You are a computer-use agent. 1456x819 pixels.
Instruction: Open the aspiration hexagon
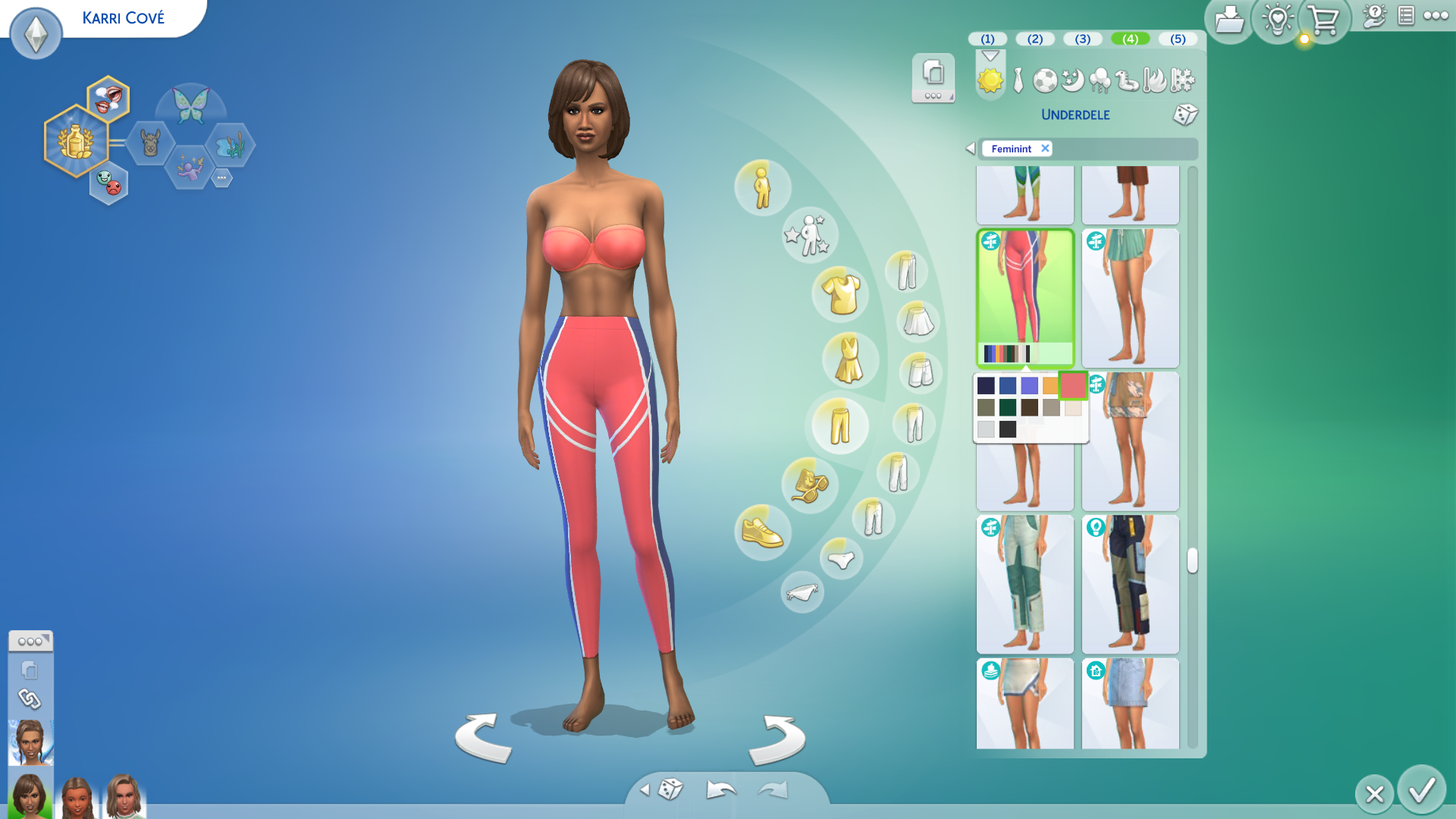coord(75,141)
